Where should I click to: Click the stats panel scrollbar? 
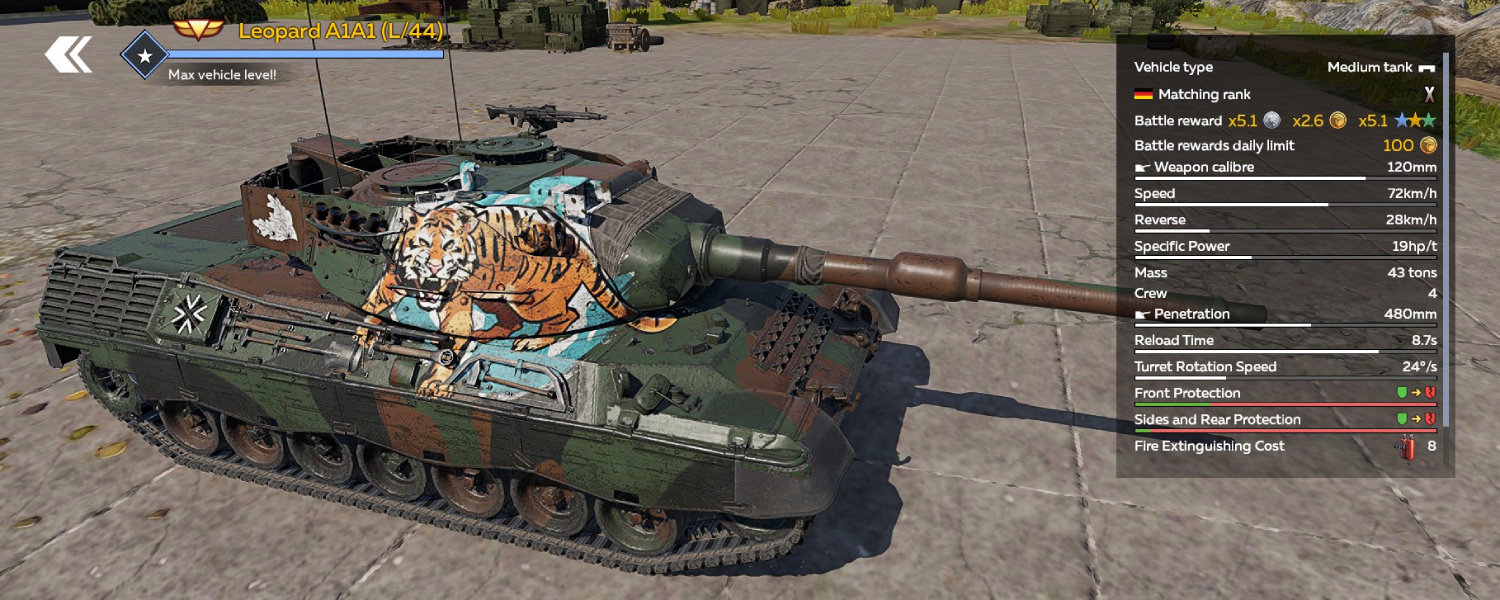[1446, 250]
